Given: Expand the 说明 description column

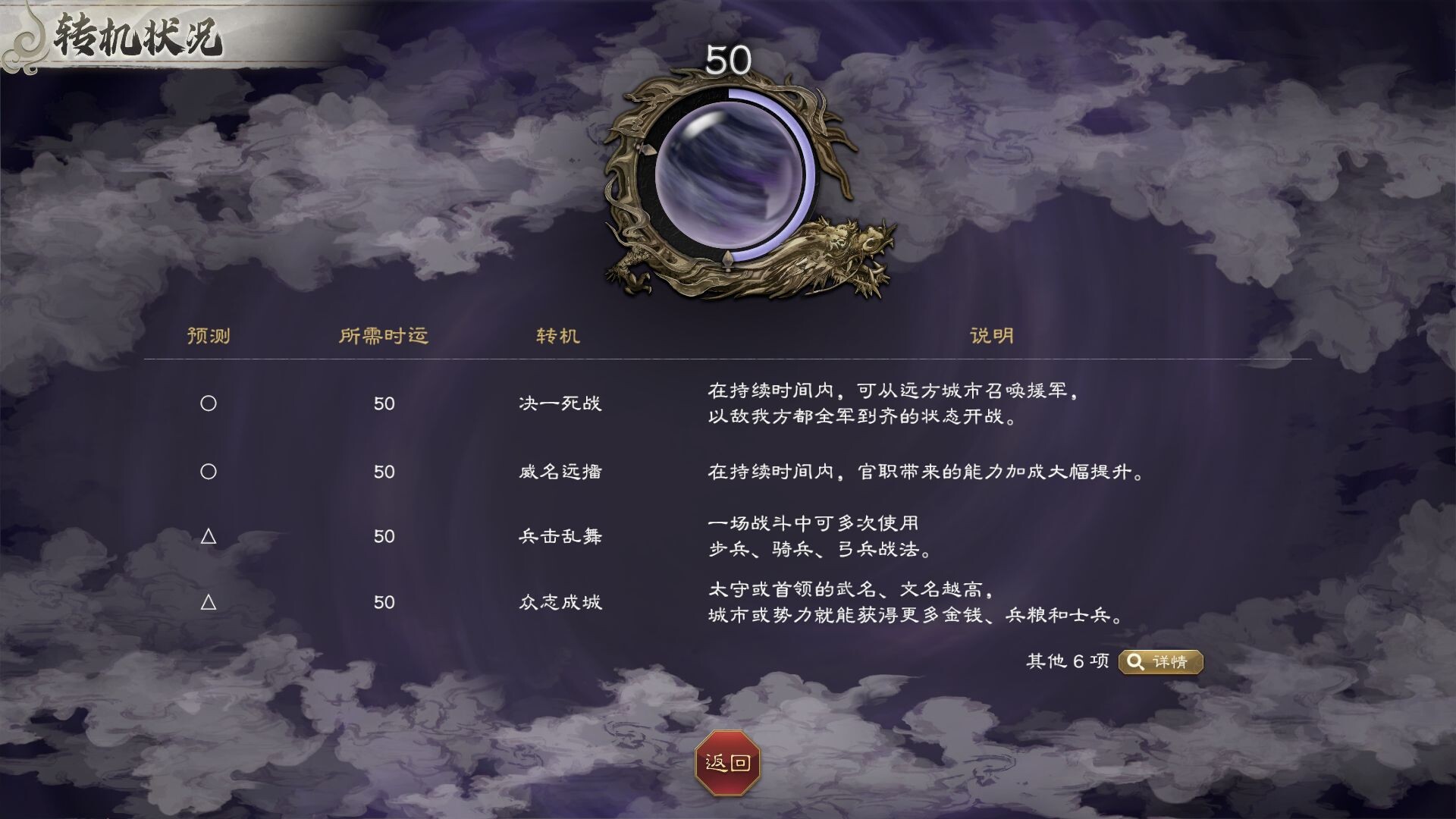Looking at the screenshot, I should tap(990, 337).
